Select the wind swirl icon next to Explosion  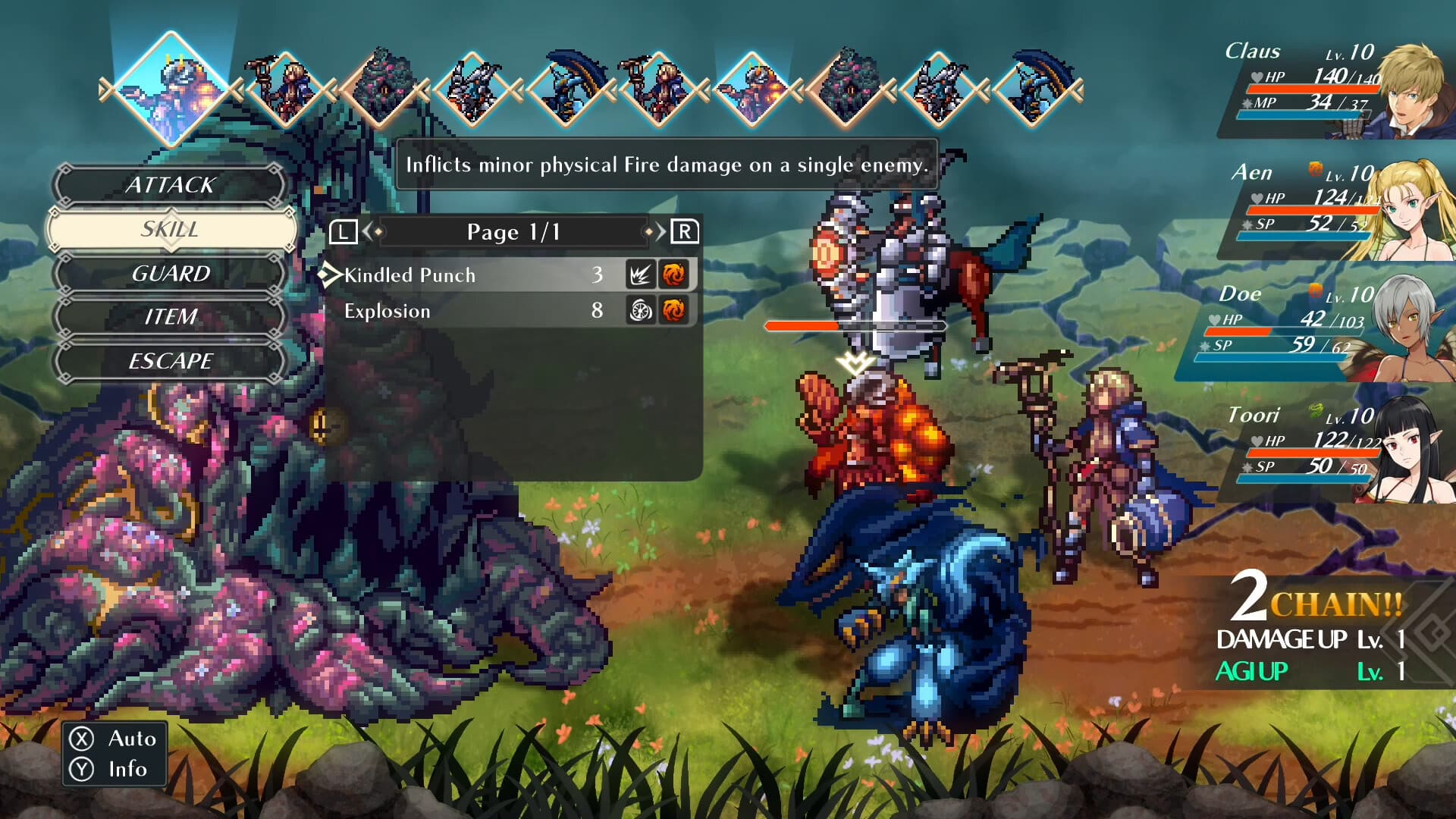(x=641, y=311)
